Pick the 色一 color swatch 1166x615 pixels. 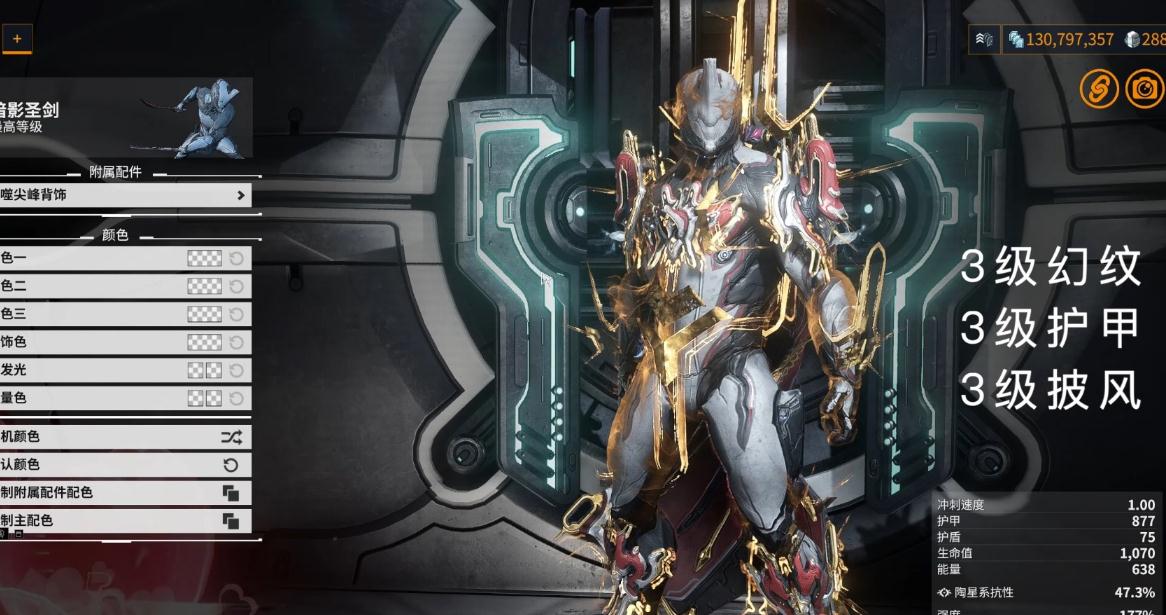point(204,258)
